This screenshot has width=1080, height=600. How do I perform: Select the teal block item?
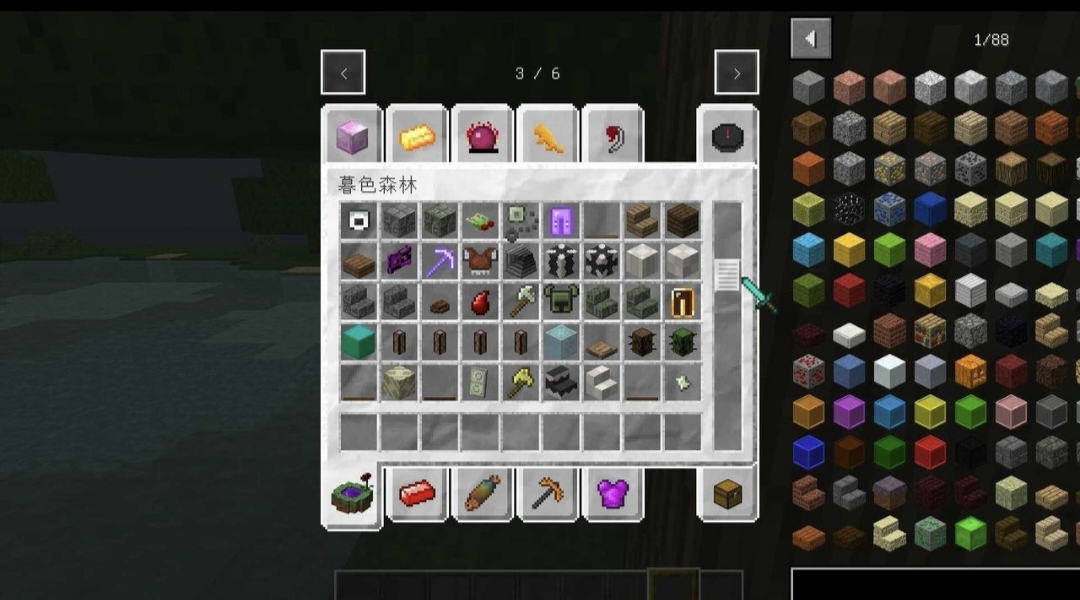pyautogui.click(x=358, y=342)
